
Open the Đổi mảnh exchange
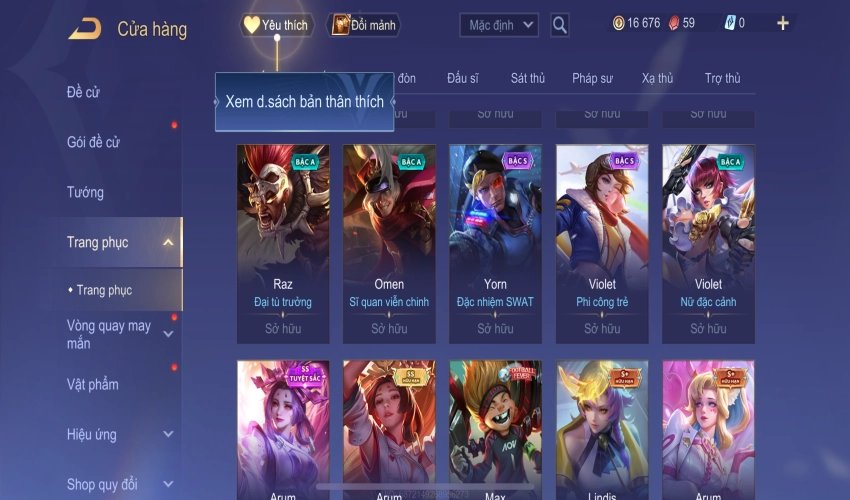tap(364, 25)
